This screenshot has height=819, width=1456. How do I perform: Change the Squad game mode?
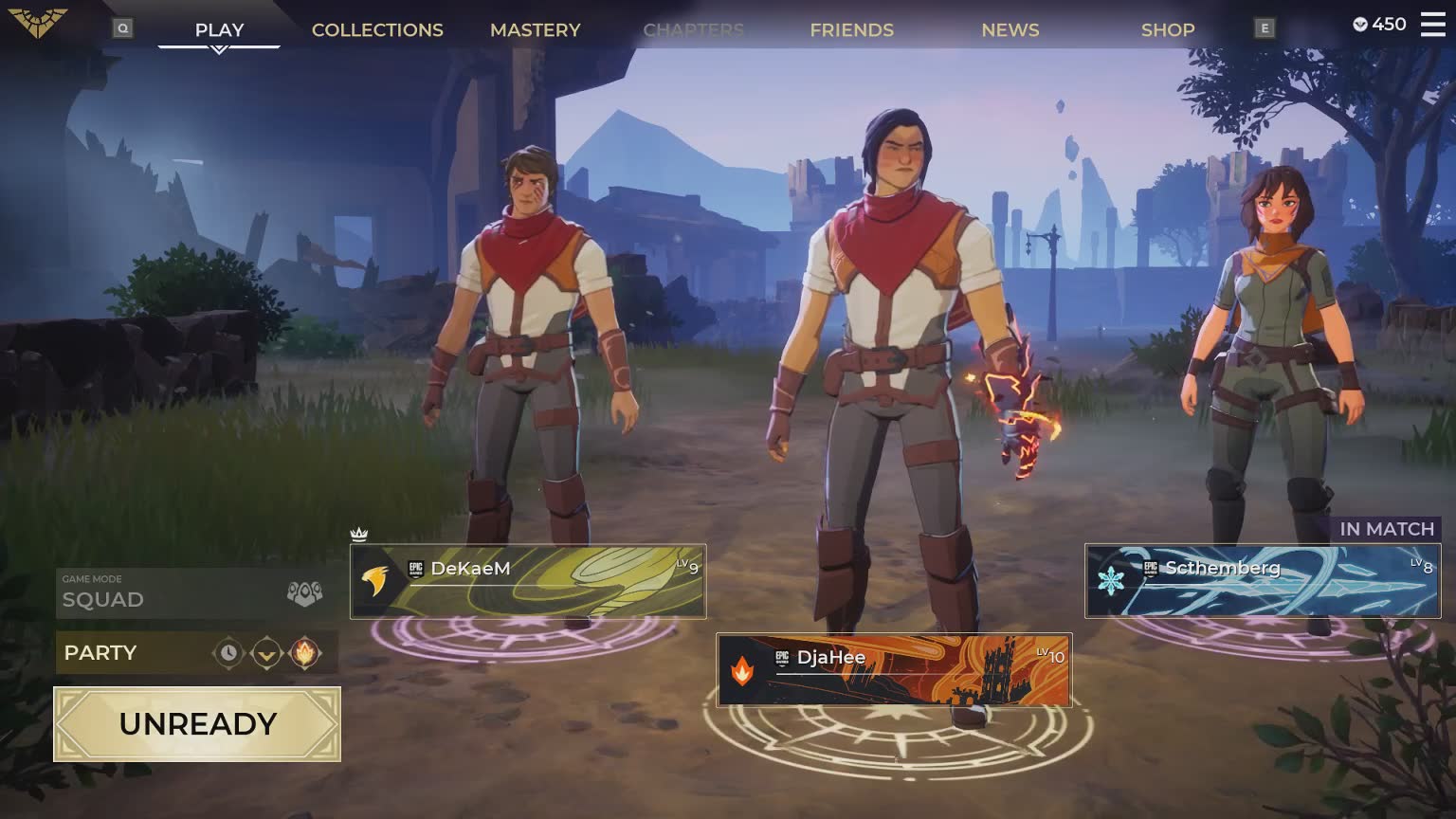pyautogui.click(x=196, y=594)
